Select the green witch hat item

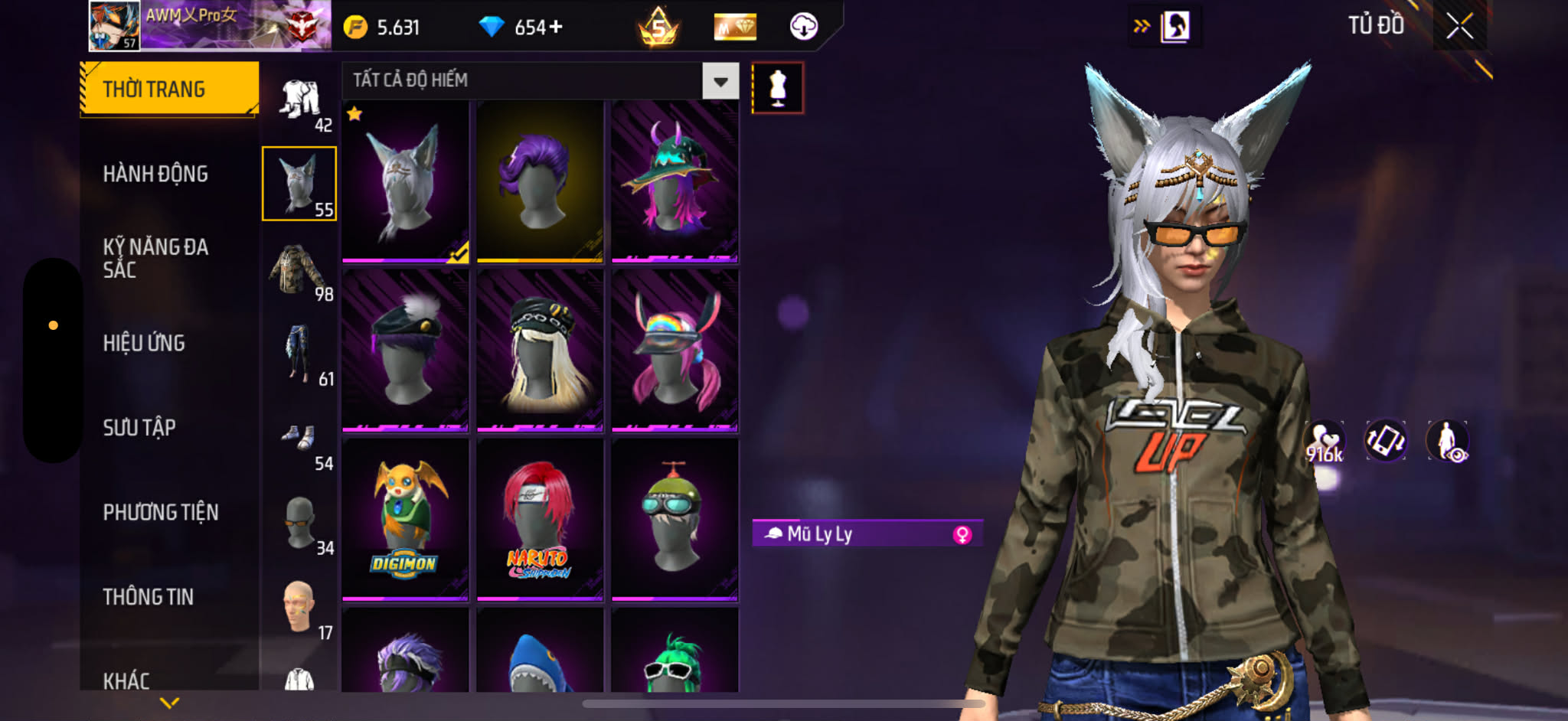[675, 181]
